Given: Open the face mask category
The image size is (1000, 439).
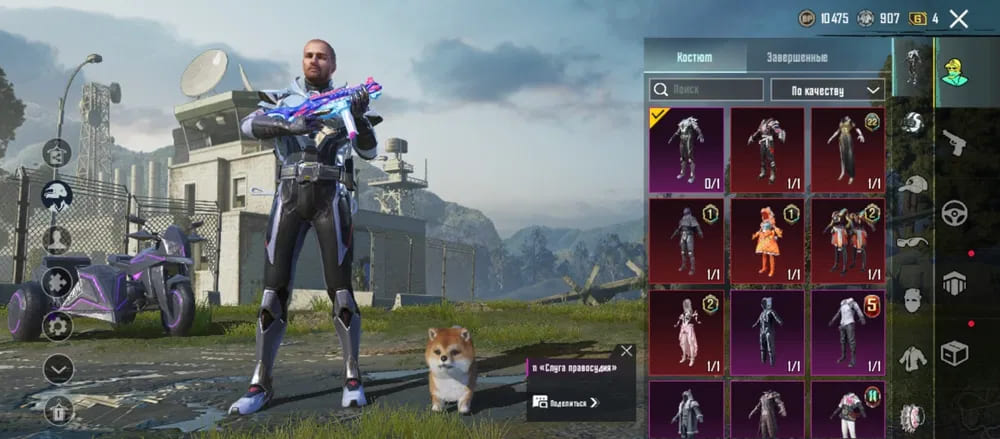Looking at the screenshot, I should click(912, 299).
